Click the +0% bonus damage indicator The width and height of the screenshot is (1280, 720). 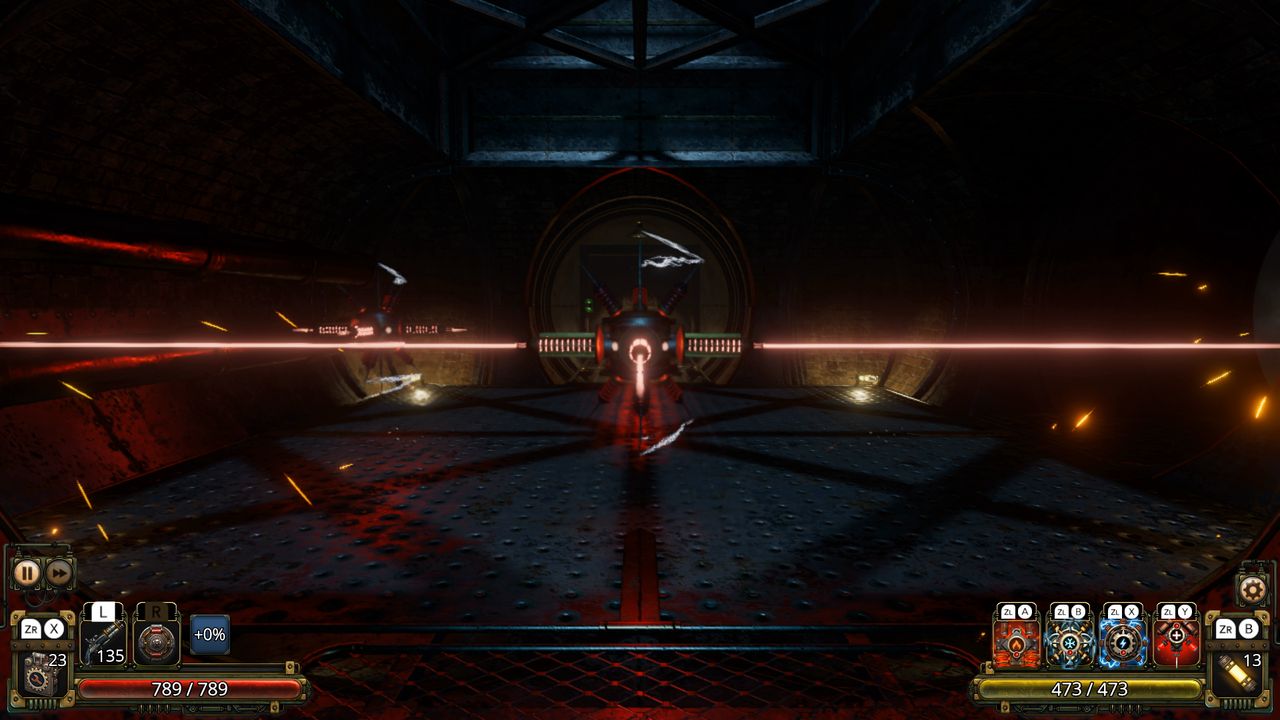(x=211, y=635)
